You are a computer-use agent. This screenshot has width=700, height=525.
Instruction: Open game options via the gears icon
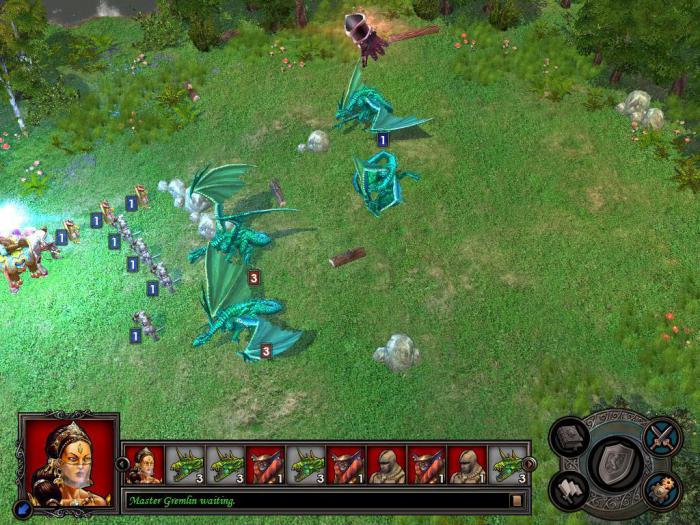tap(662, 489)
